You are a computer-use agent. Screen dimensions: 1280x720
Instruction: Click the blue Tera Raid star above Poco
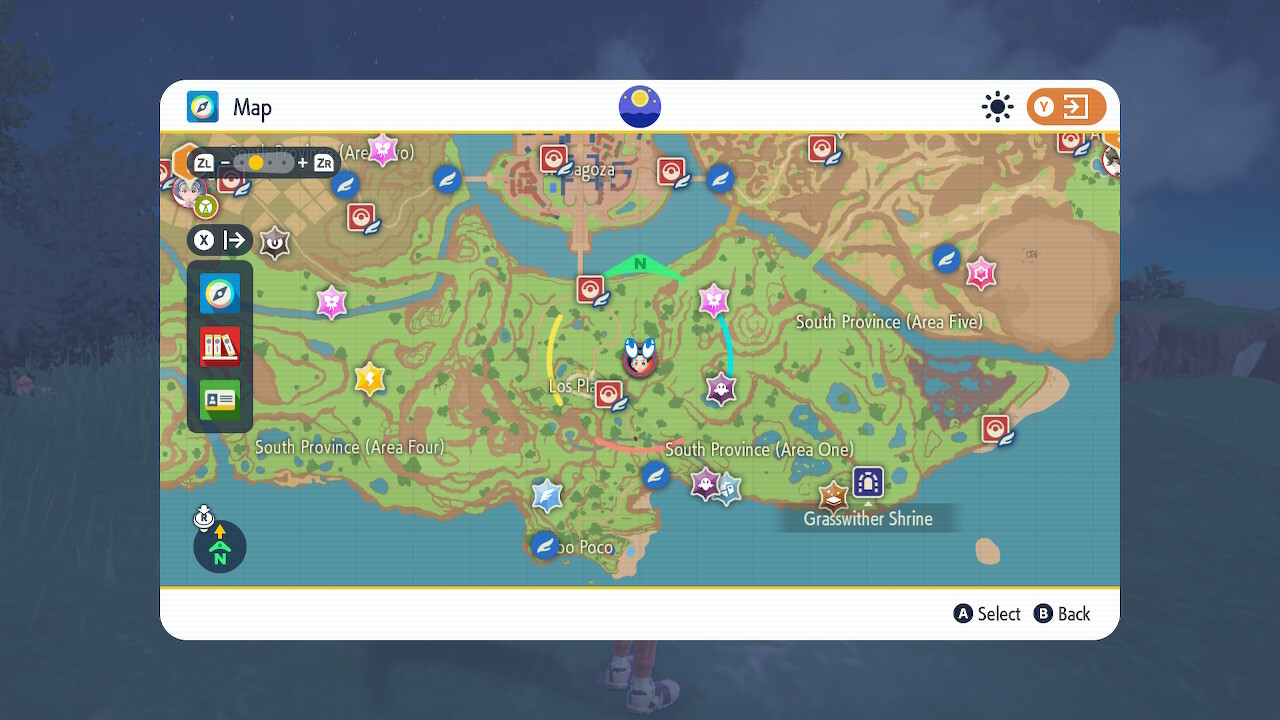pyautogui.click(x=547, y=495)
